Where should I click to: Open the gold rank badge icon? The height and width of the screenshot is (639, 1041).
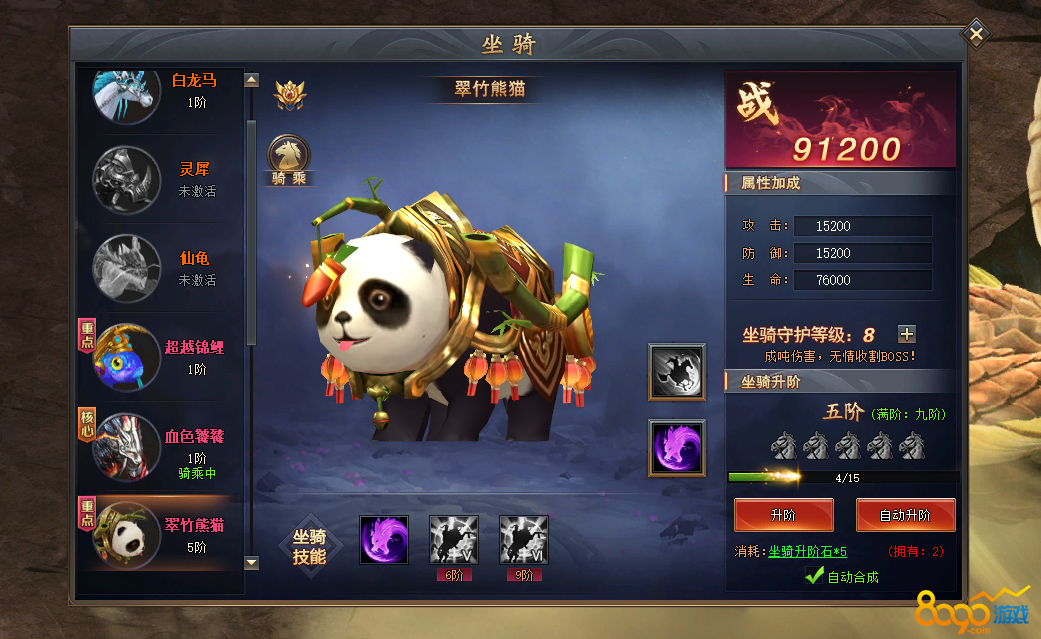coord(290,96)
